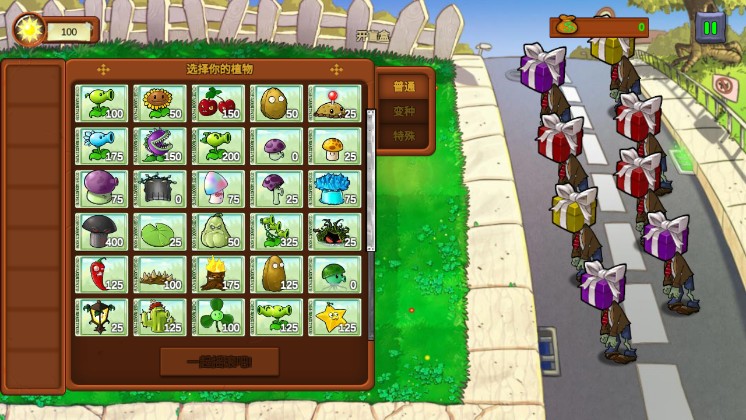The height and width of the screenshot is (420, 746).
Task: Click the brown button below the plant grid
Action: (x=219, y=361)
